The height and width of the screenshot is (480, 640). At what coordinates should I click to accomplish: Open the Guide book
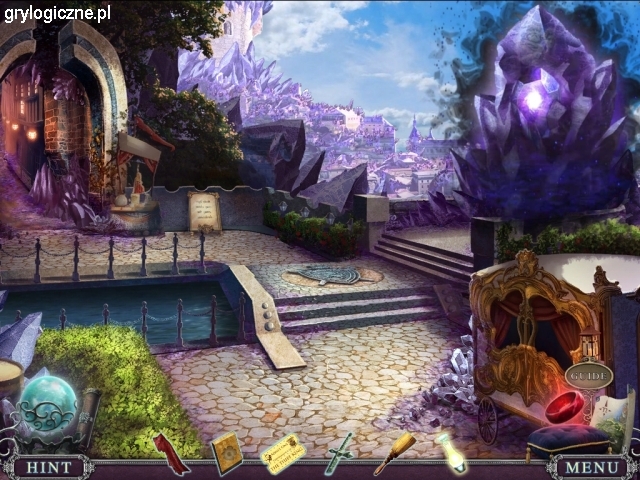588,376
